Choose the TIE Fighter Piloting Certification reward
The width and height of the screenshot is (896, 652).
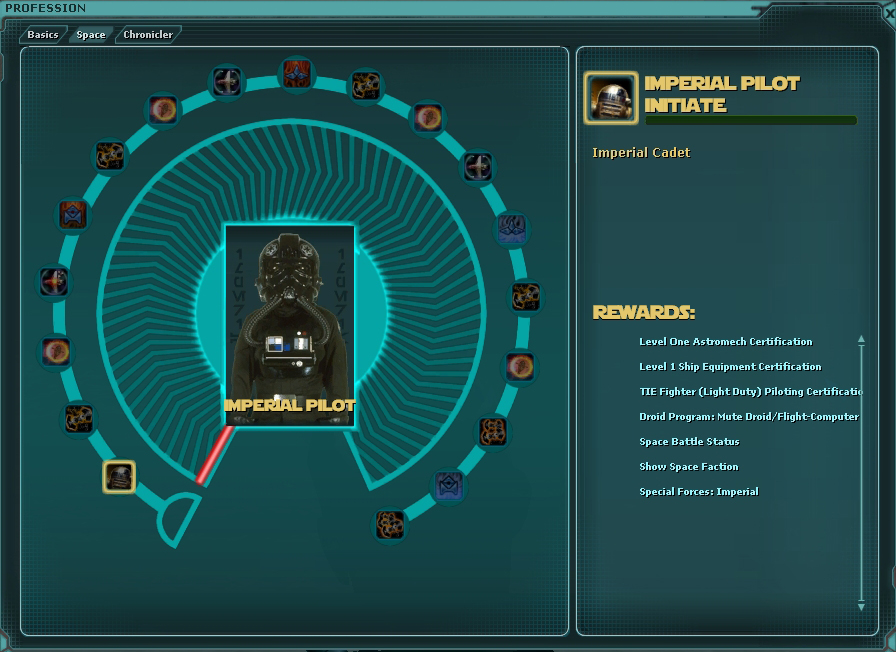(x=750, y=392)
